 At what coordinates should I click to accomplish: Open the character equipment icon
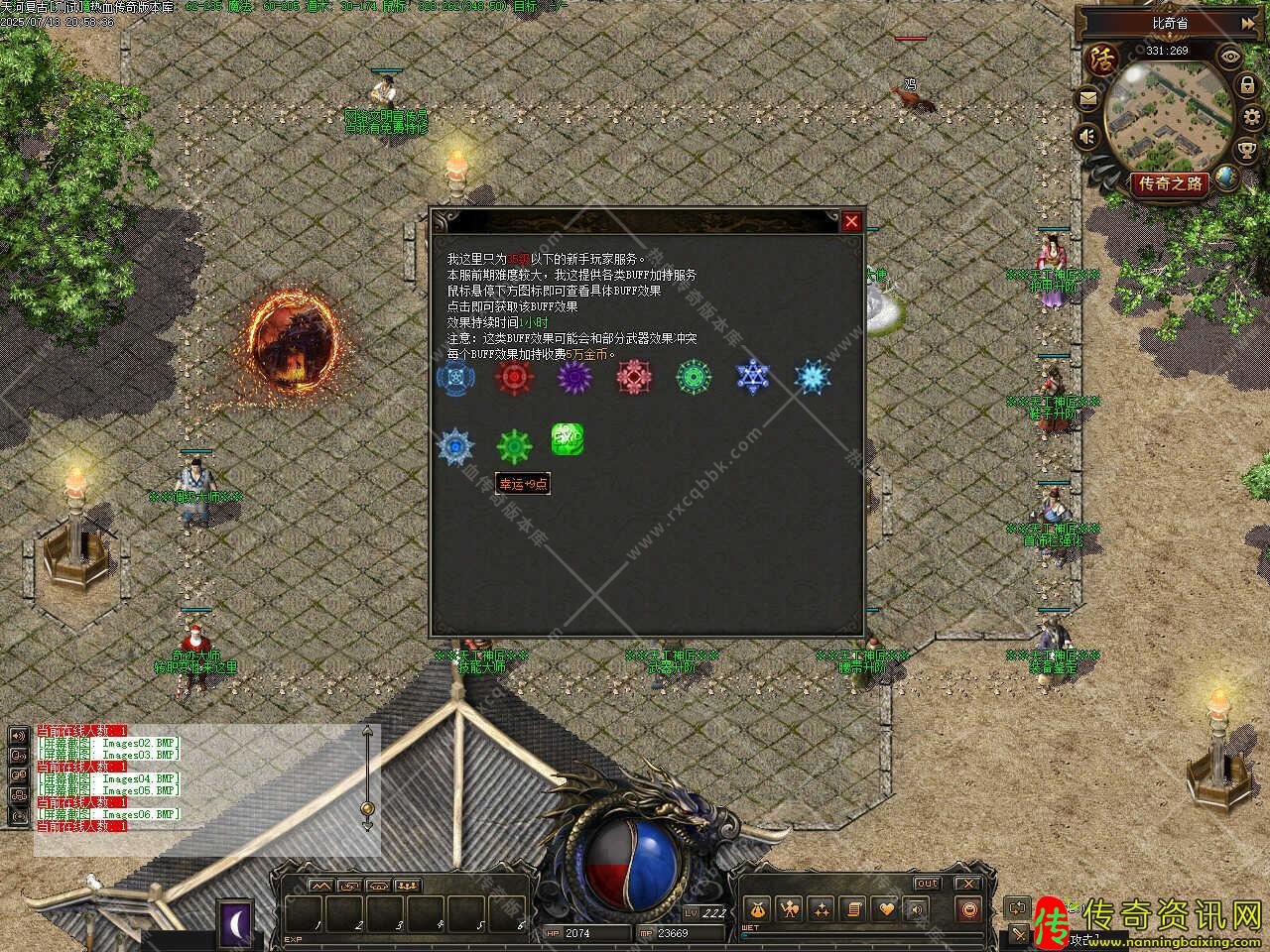[x=791, y=908]
